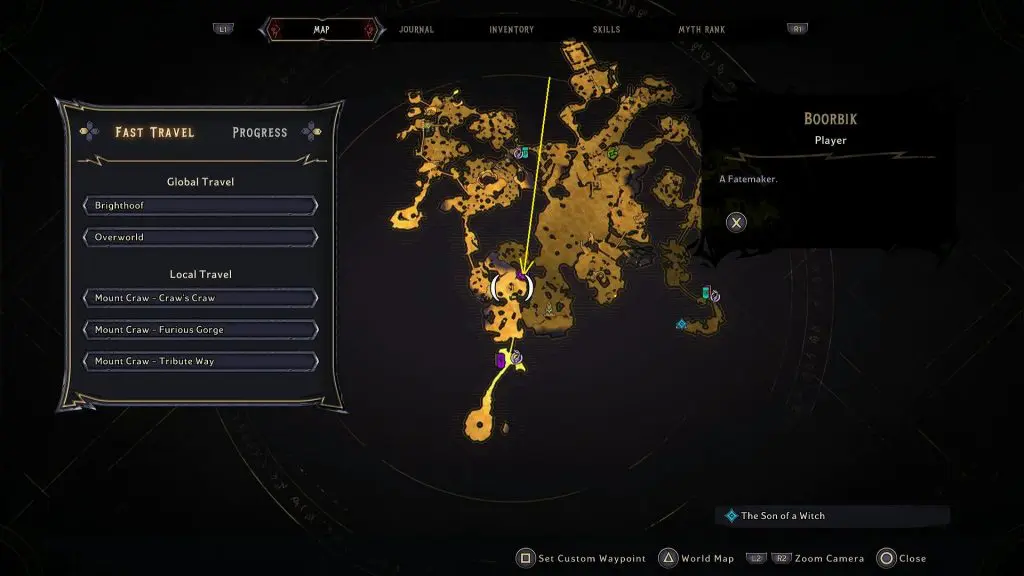Viewport: 1024px width, 576px height.
Task: Show the Myth Rank tab
Action: (703, 30)
